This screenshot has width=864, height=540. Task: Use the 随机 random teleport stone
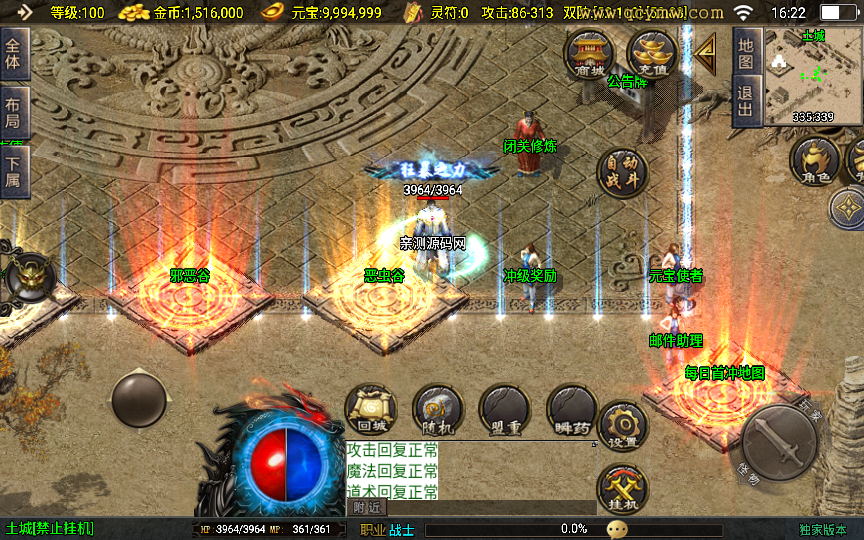[438, 410]
